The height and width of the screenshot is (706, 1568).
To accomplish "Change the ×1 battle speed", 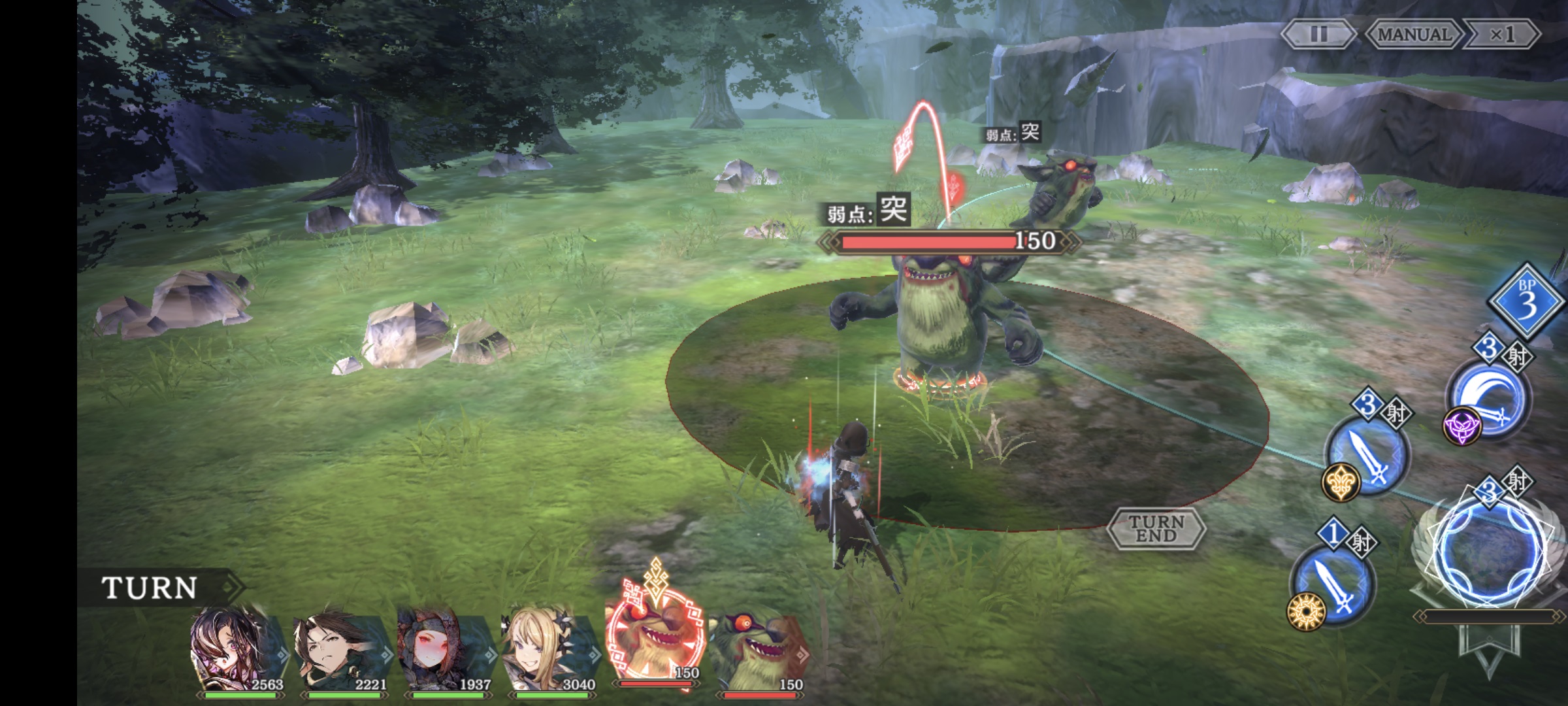I will click(x=1502, y=34).
